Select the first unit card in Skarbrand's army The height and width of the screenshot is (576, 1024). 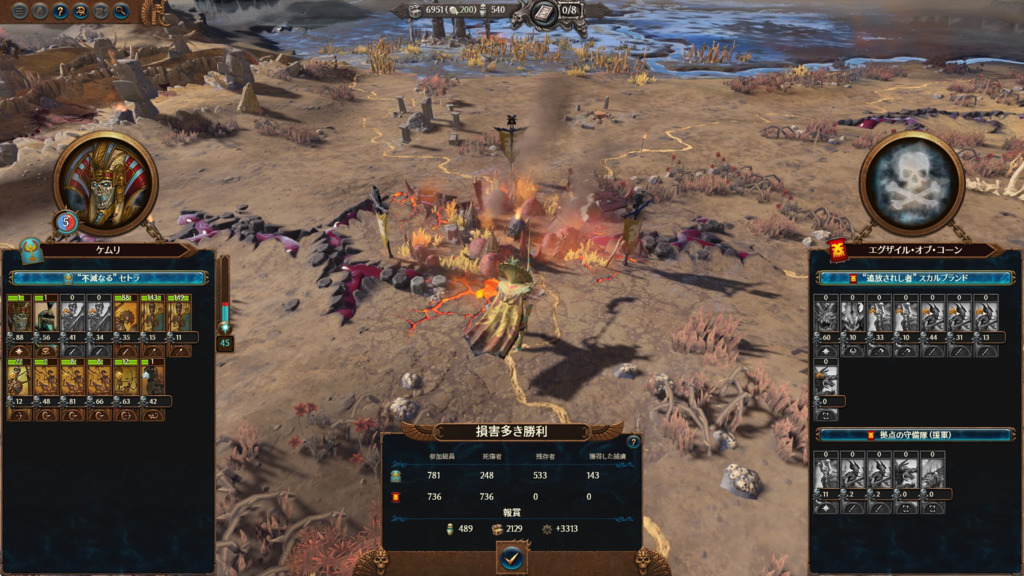826,318
